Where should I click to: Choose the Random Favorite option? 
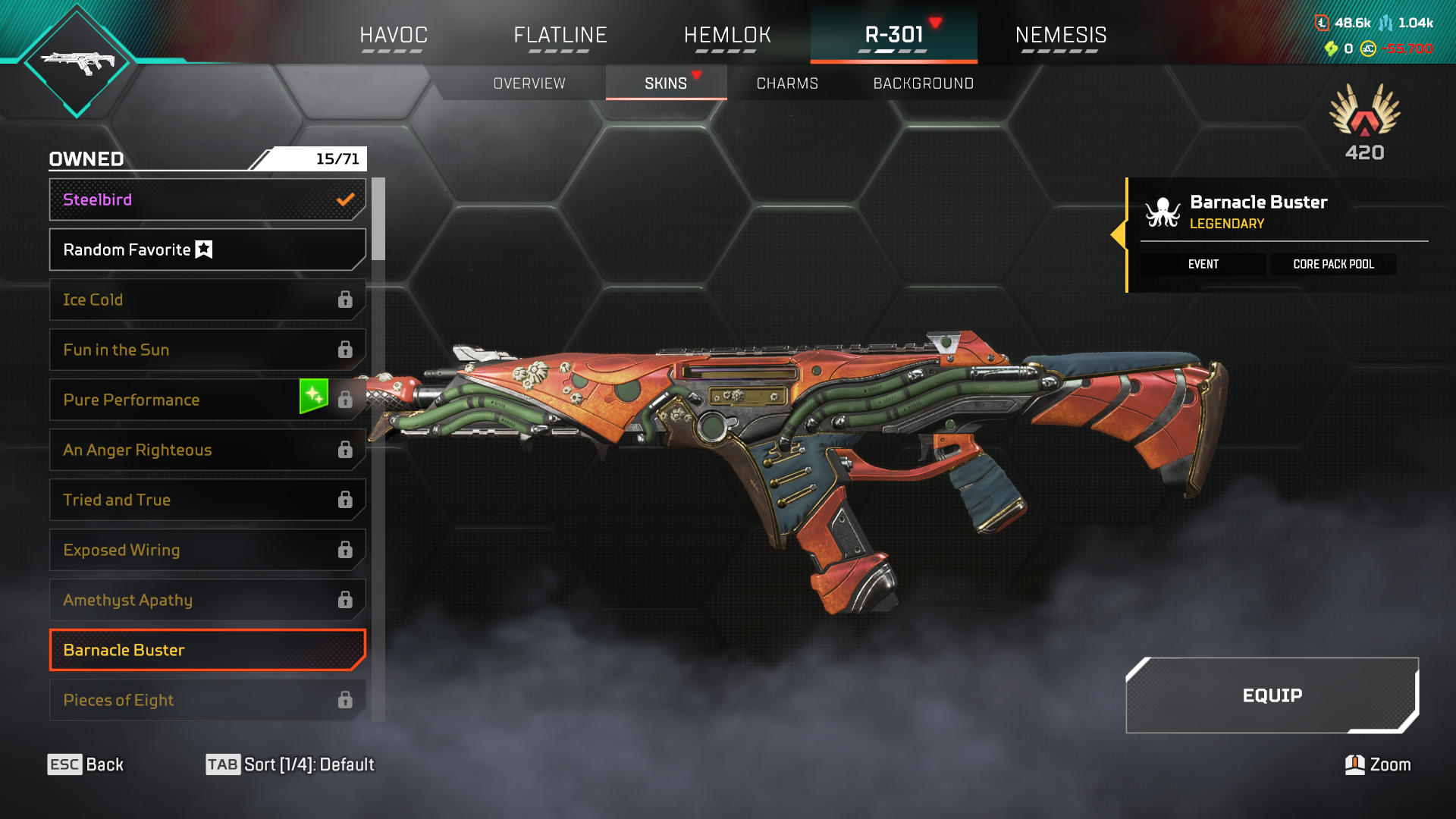pyautogui.click(x=207, y=249)
